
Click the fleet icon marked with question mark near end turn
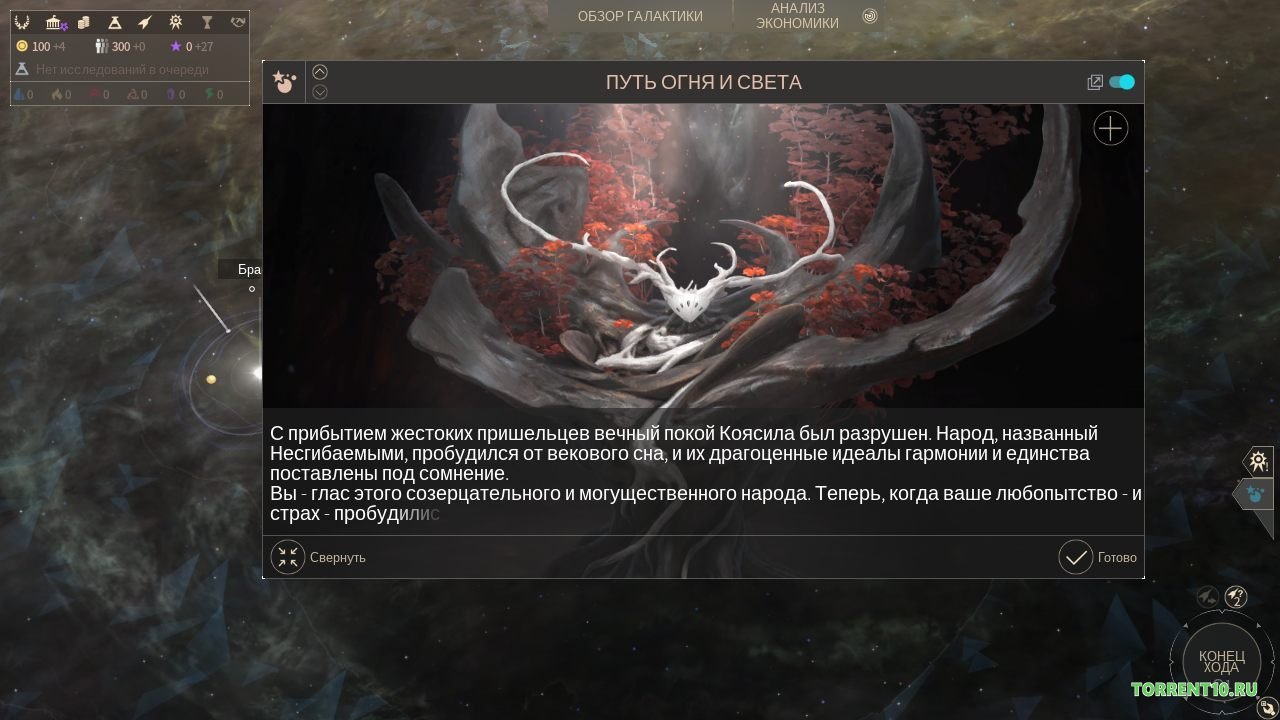pos(1236,597)
